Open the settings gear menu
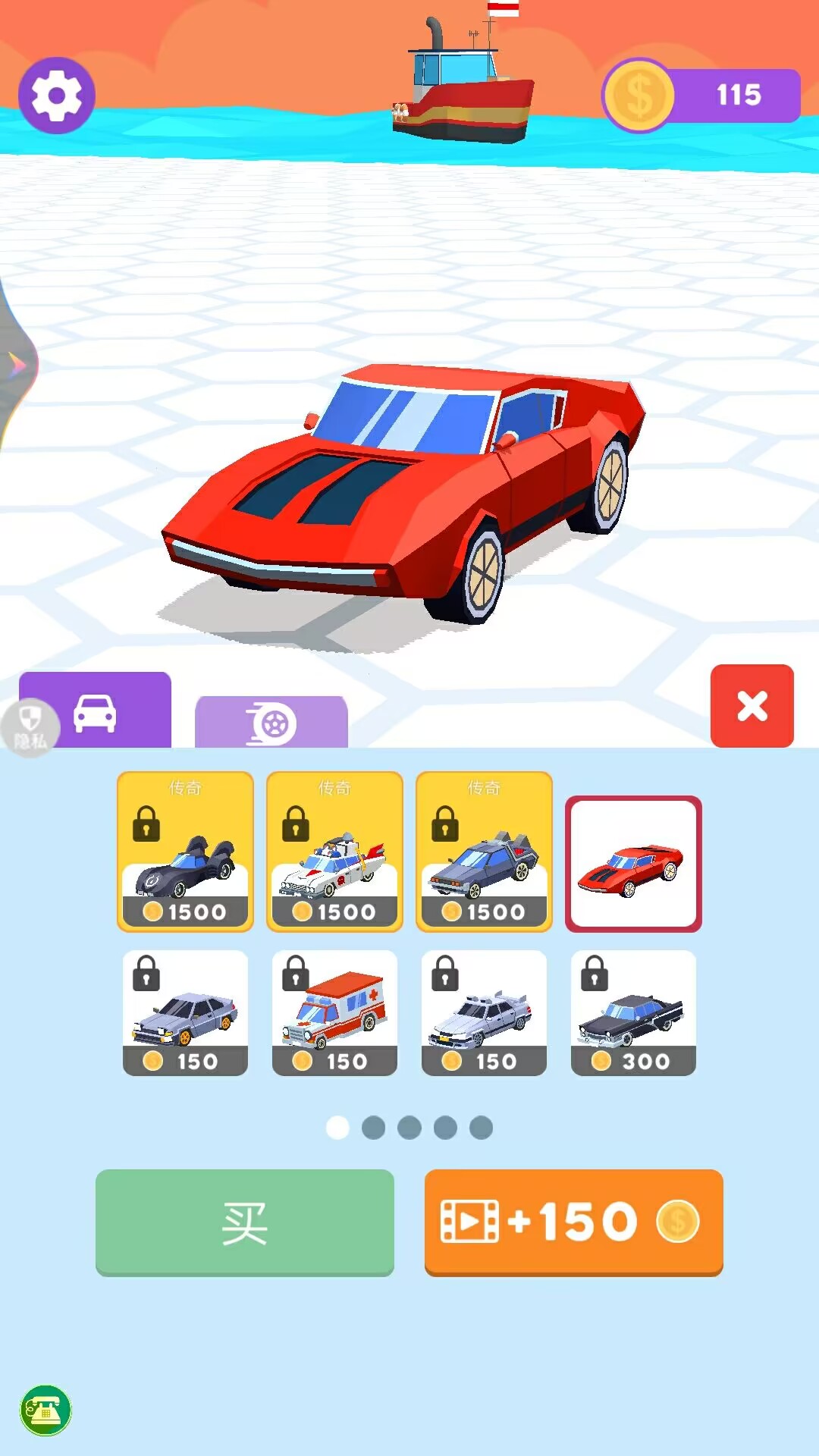The image size is (819, 1456). coord(57,96)
